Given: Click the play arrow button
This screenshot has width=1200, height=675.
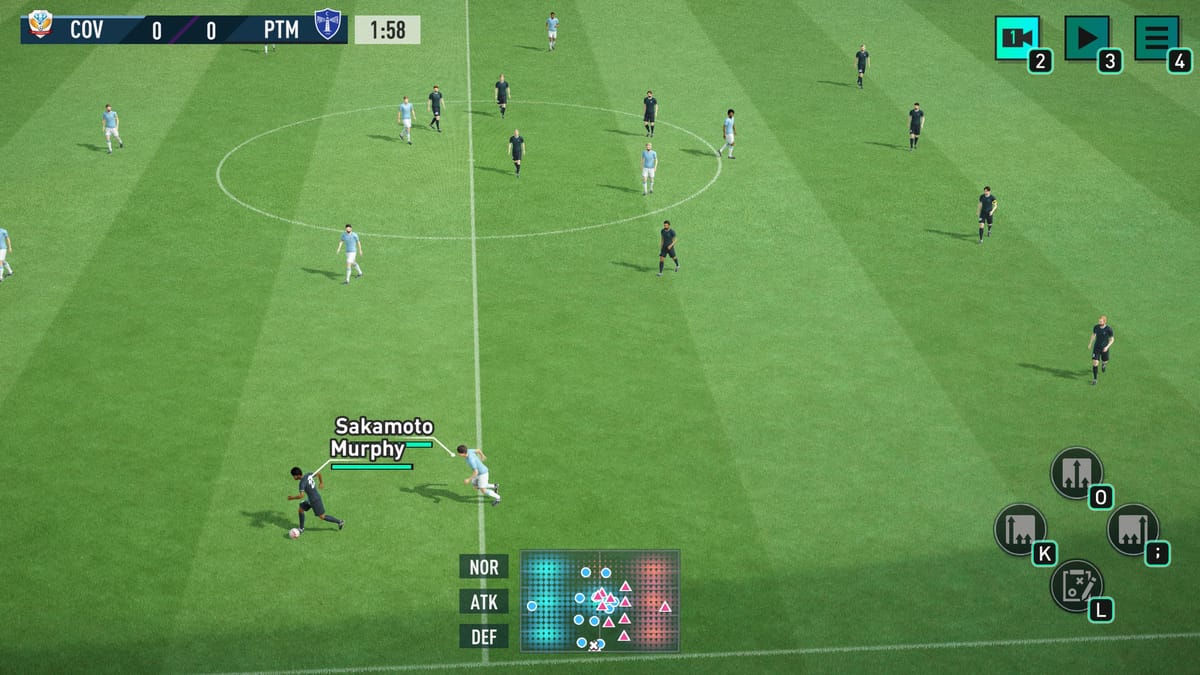Looking at the screenshot, I should tap(1087, 38).
